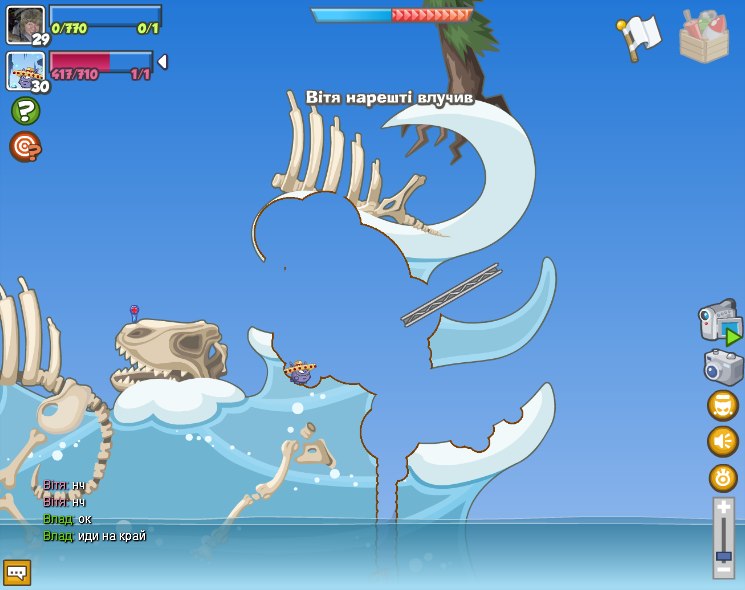Open the green question mark help
This screenshot has height=590, width=745.
point(25,111)
